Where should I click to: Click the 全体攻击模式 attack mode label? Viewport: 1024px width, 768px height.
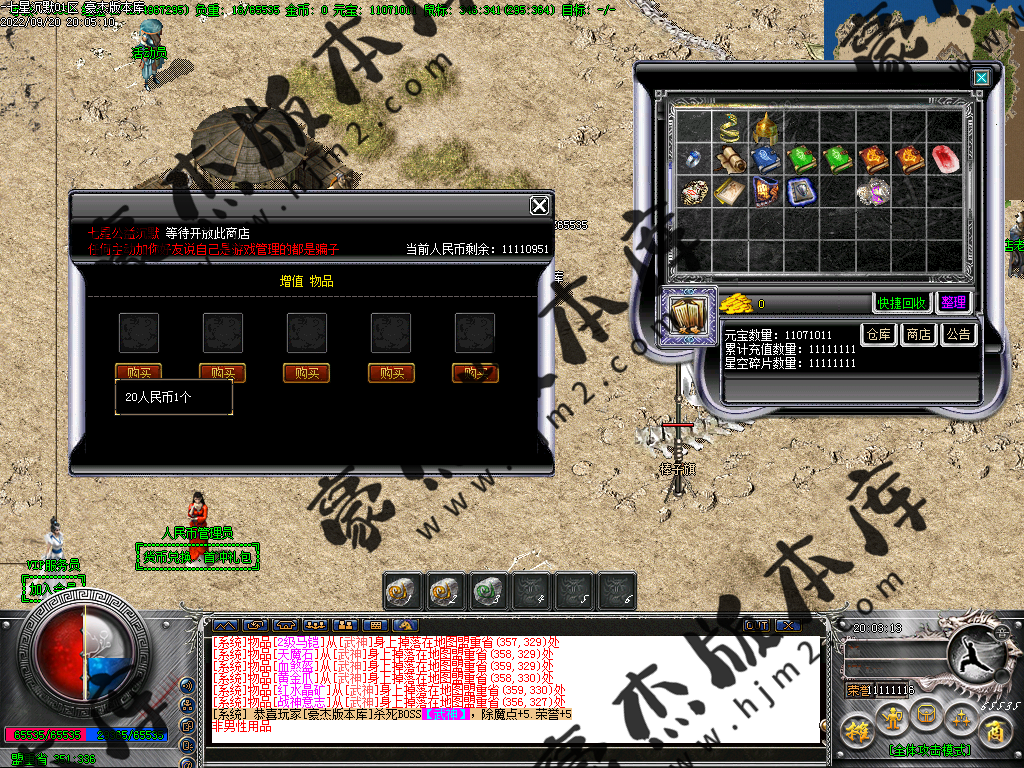coord(926,749)
